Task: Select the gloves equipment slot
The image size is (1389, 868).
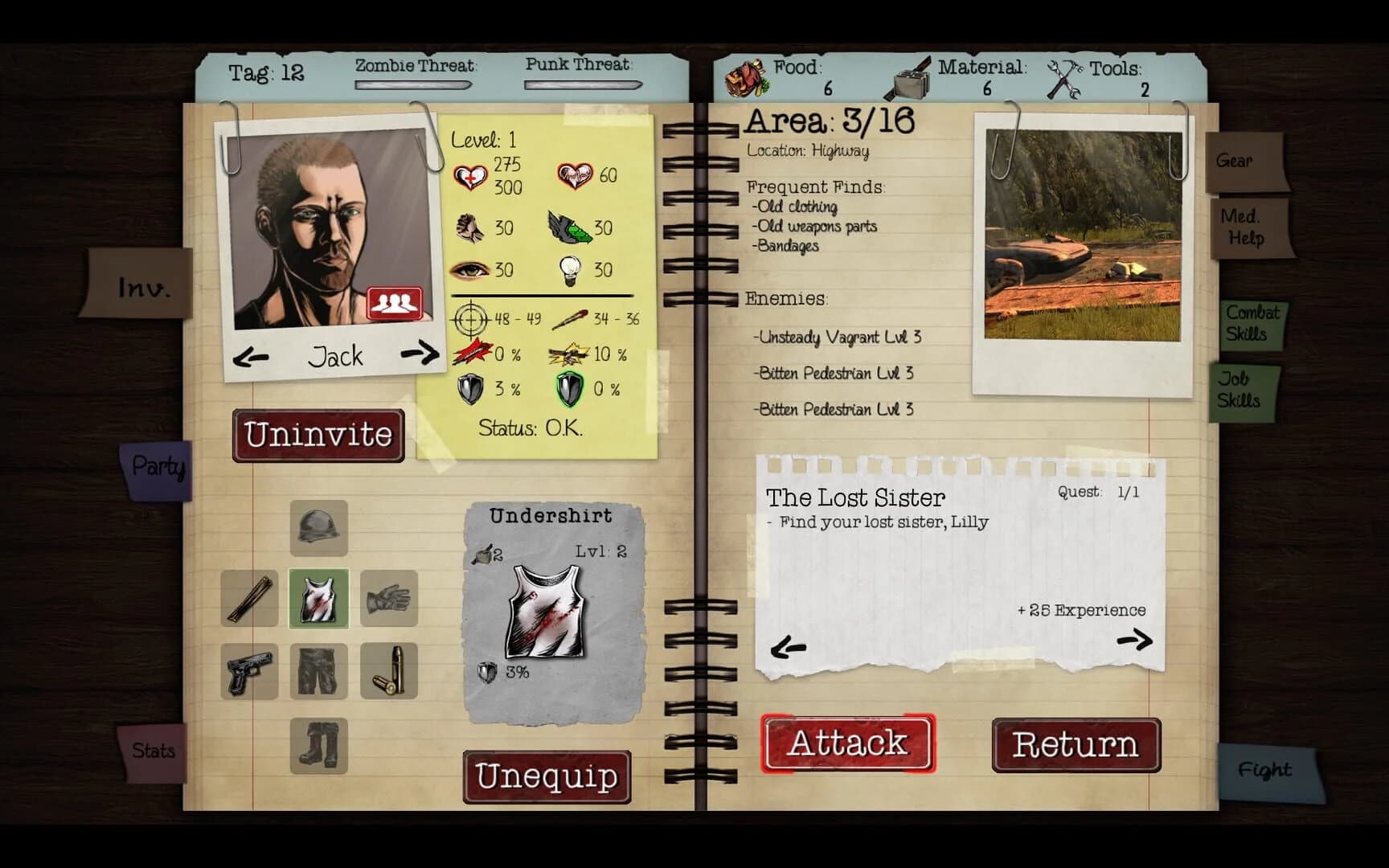Action: coord(389,600)
